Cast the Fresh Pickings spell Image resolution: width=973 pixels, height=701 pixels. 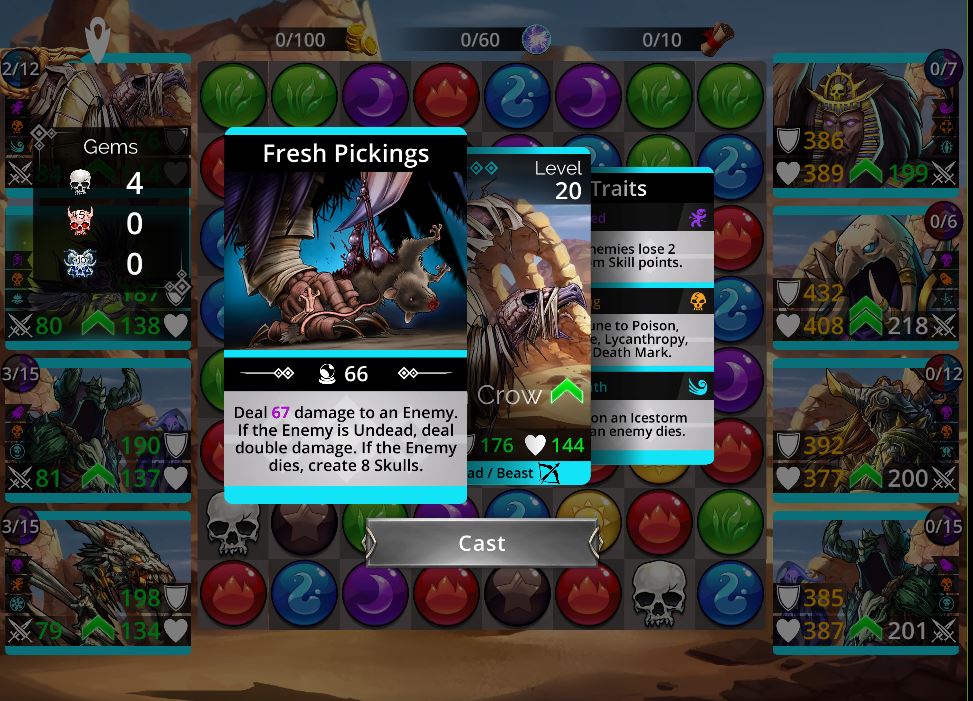(482, 543)
